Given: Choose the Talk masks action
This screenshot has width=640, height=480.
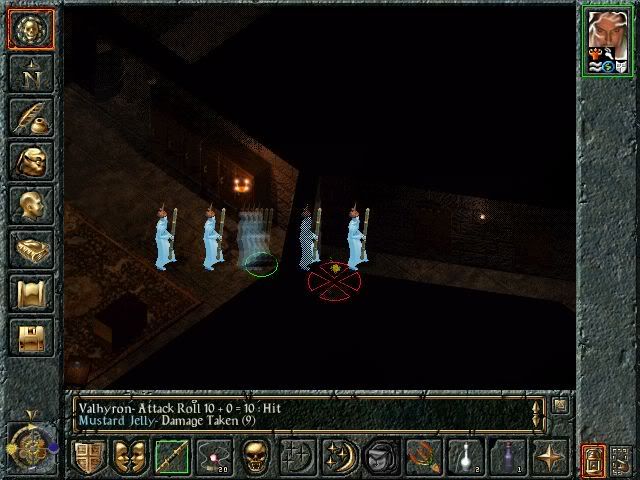Looking at the screenshot, I should [x=128, y=457].
